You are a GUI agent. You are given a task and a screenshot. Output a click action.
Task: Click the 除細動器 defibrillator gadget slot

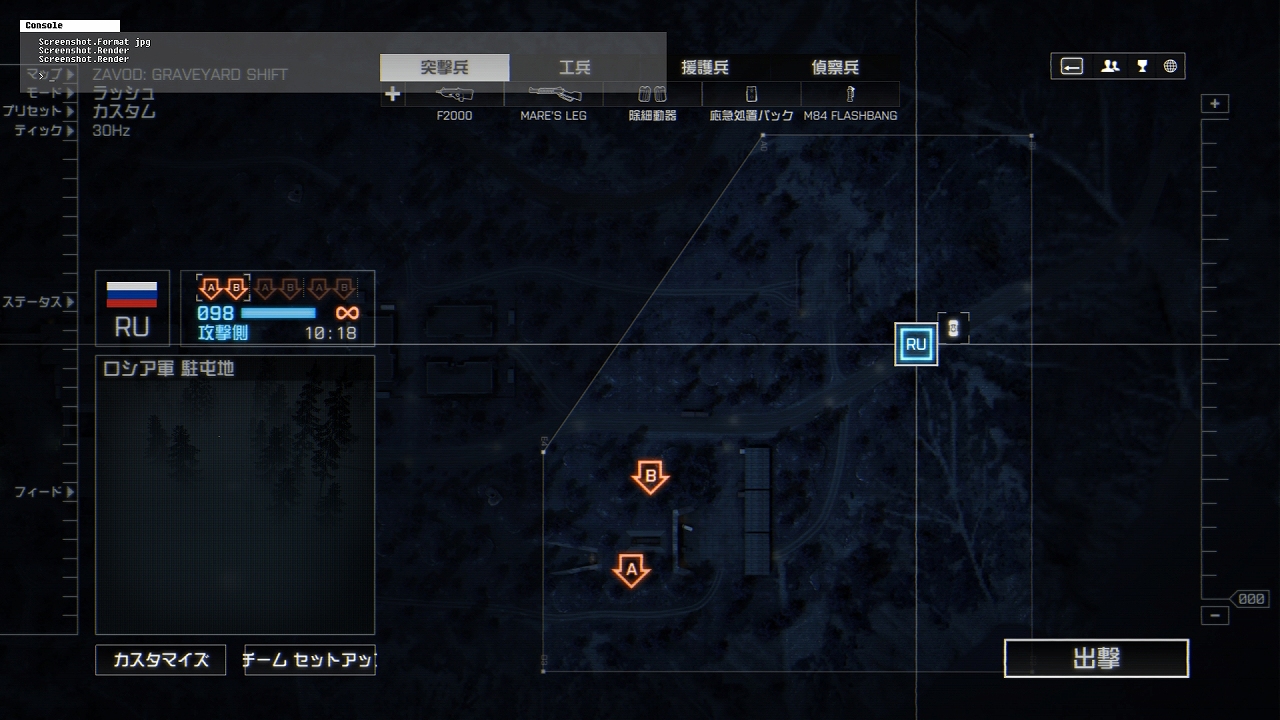click(652, 95)
